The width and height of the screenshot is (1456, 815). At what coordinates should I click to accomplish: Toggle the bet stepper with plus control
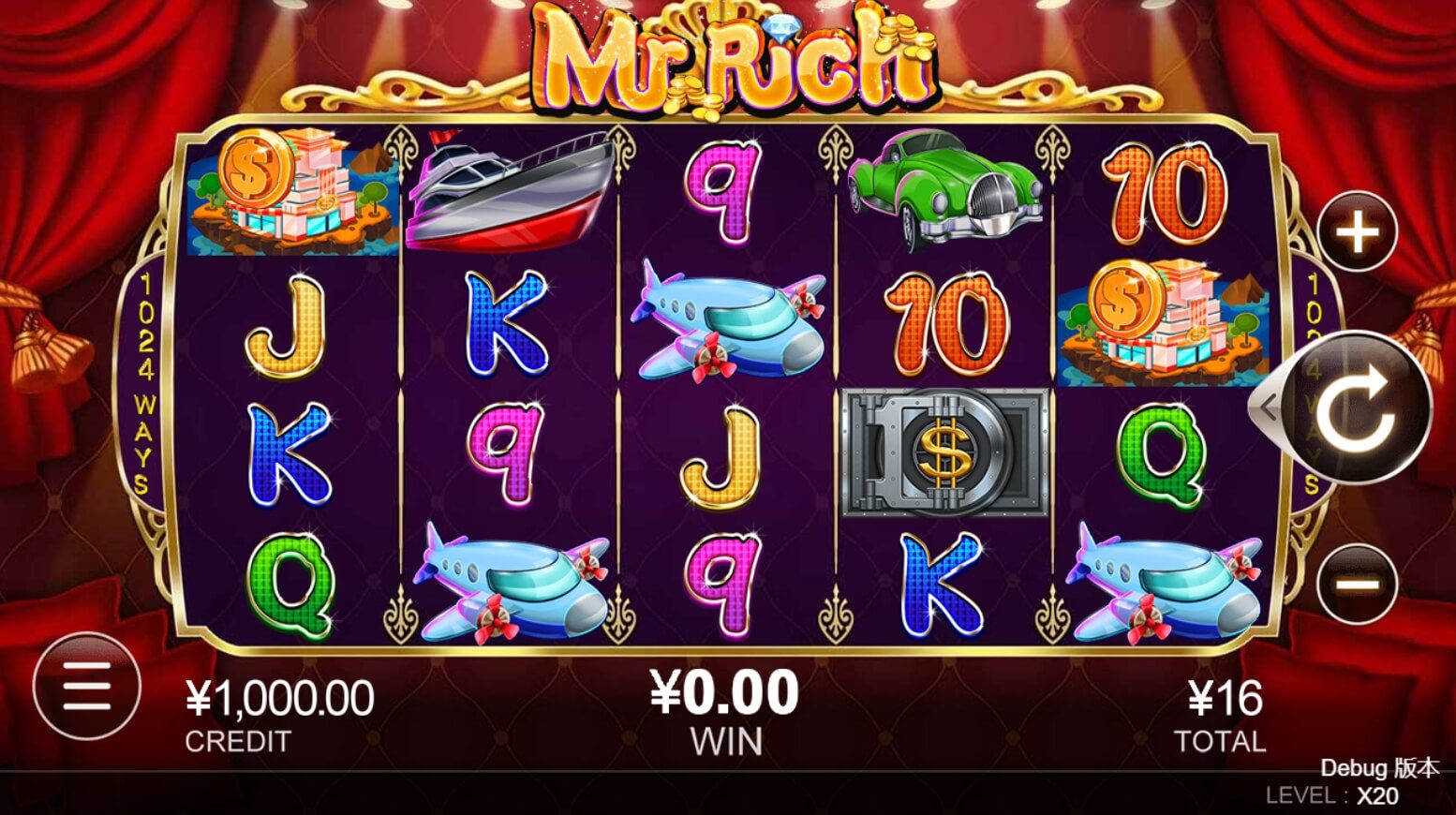[x=1358, y=232]
